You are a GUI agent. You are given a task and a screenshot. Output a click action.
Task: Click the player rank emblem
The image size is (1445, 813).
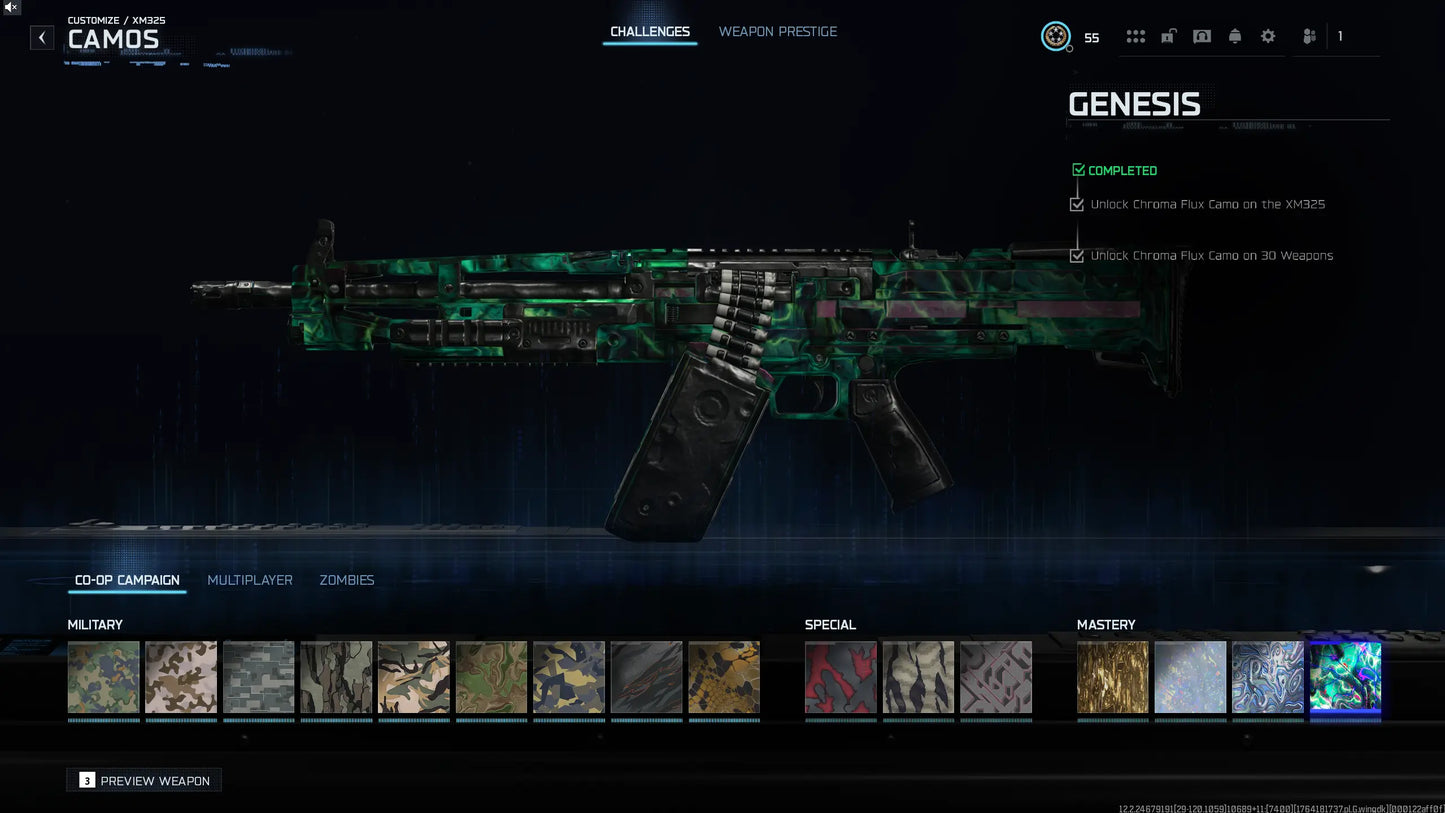click(1055, 37)
